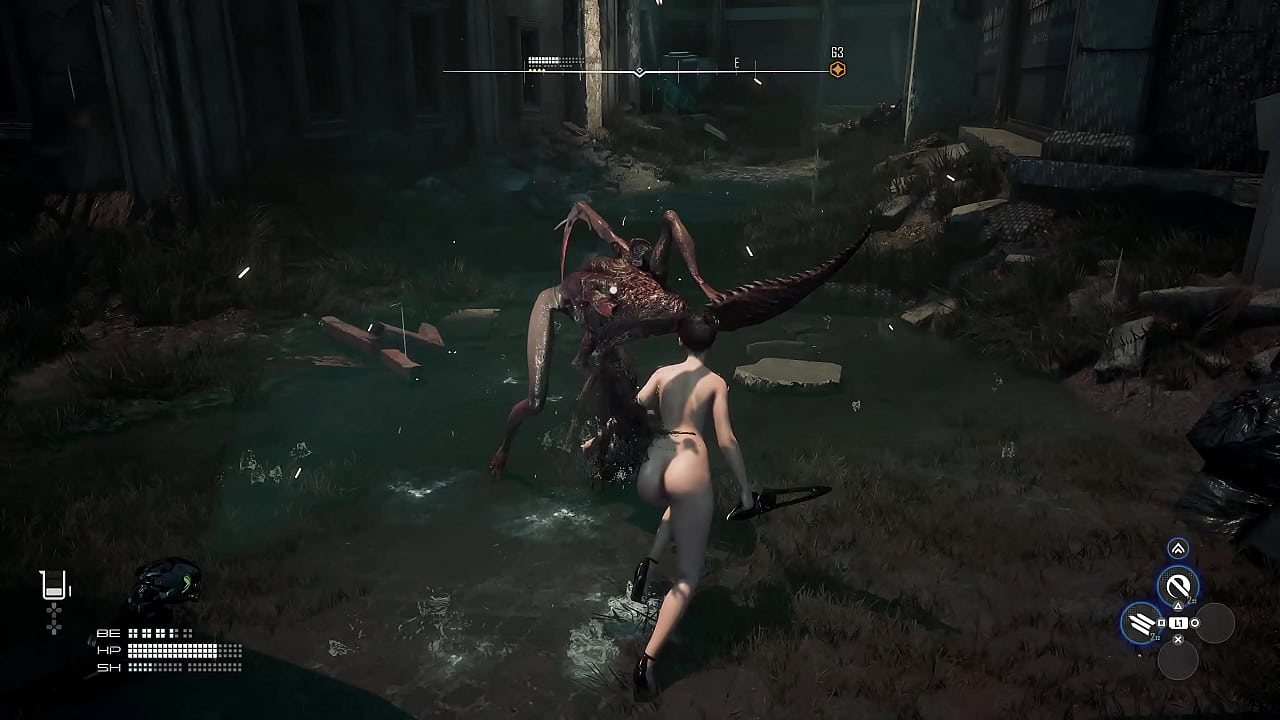1280x720 pixels.
Task: Expand the d-pad down selector arrow
Action: coord(54,629)
